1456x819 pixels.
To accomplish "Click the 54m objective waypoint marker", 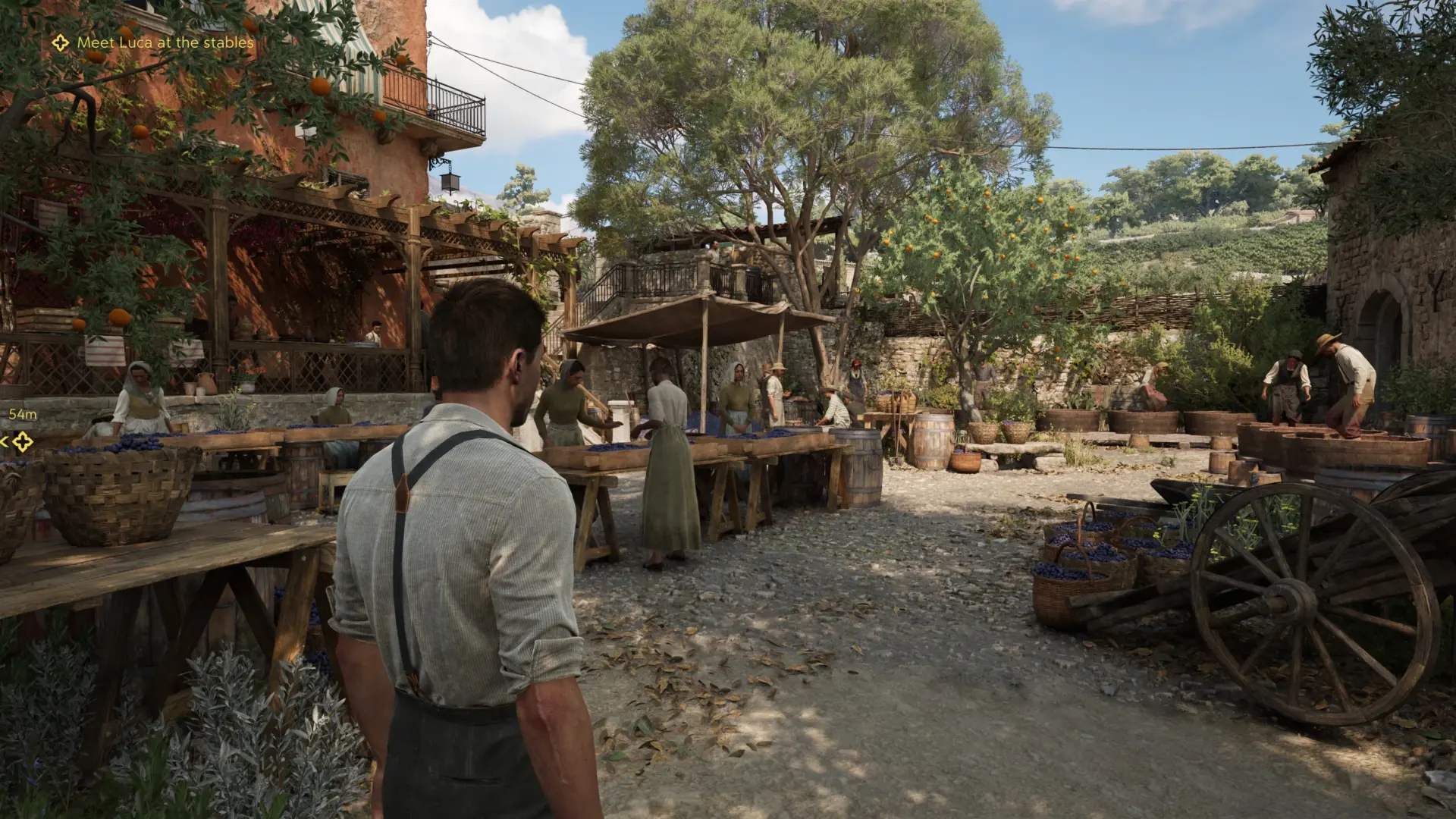I will pyautogui.click(x=22, y=441).
